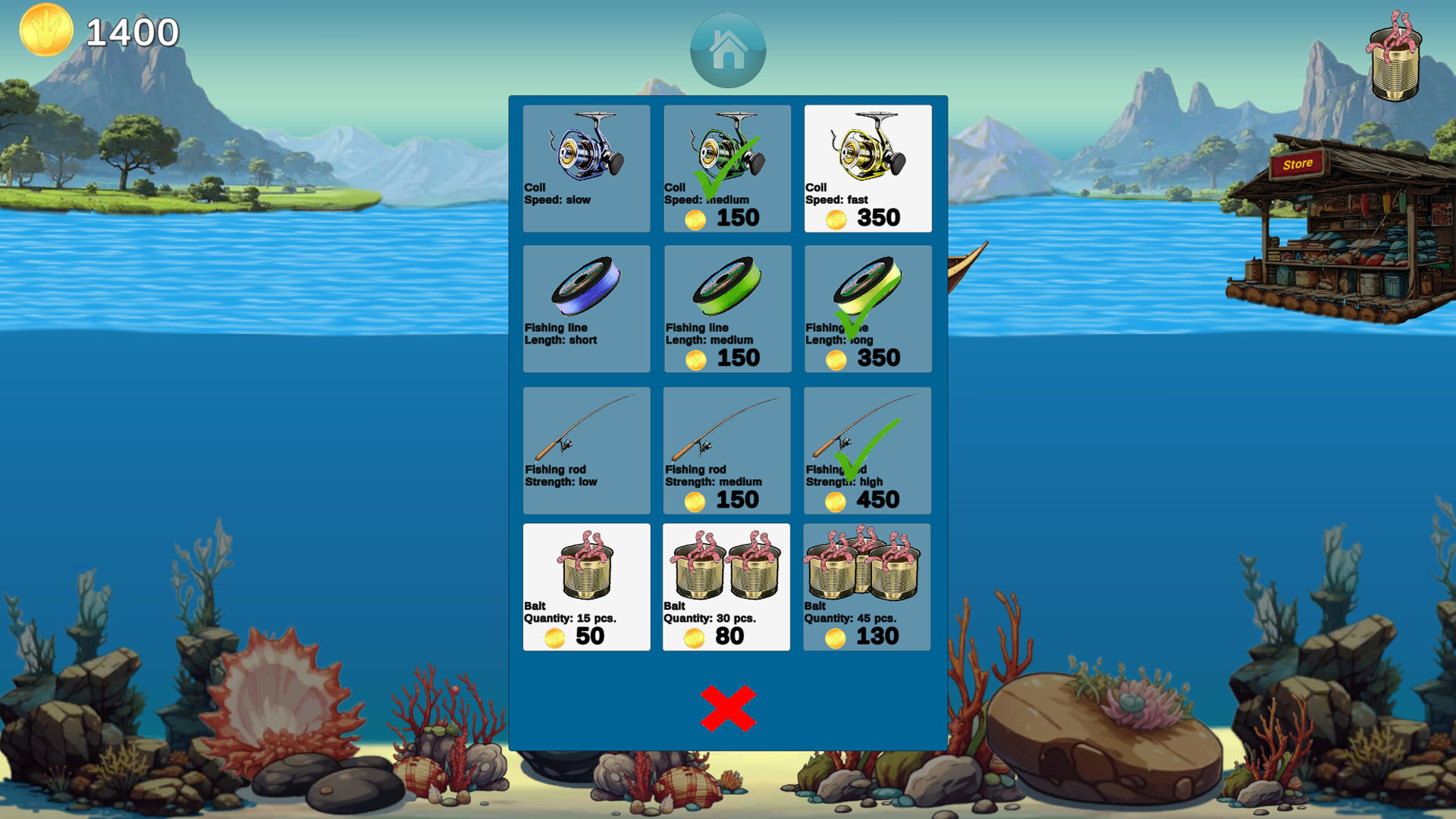Viewport: 1456px width, 819px height.
Task: Select the medium length fishing line price tag
Action: [x=726, y=358]
